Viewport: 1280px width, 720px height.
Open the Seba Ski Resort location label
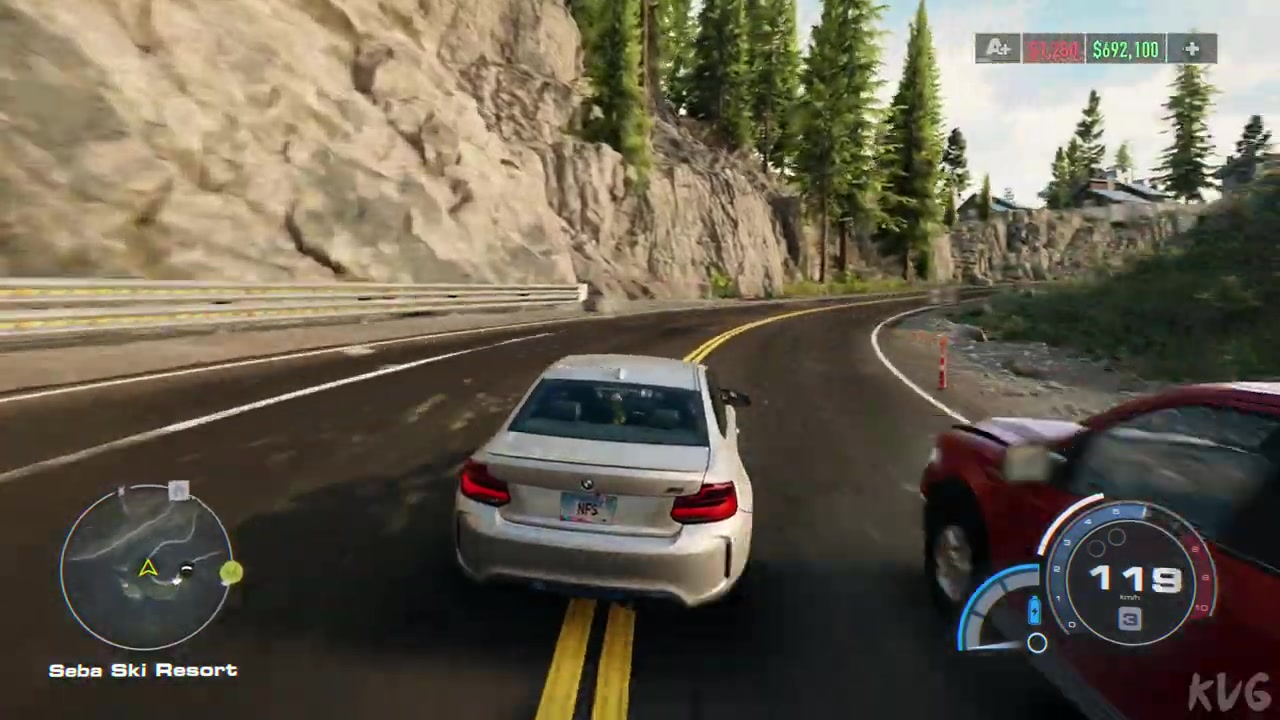coord(142,670)
